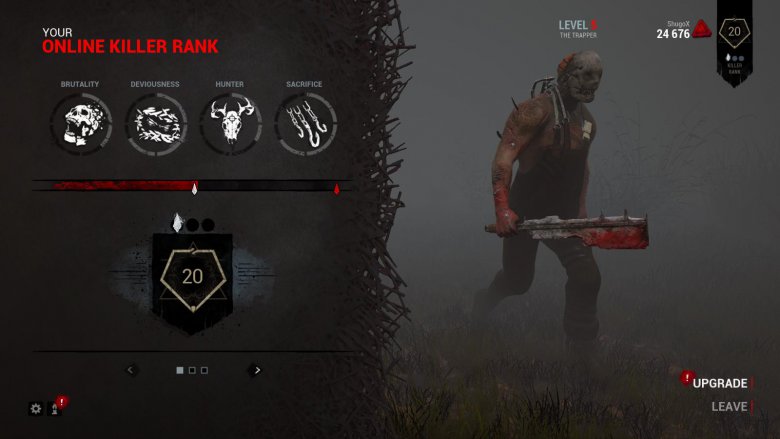This screenshot has width=780, height=439.
Task: Click the UPGRADE button
Action: tap(720, 383)
